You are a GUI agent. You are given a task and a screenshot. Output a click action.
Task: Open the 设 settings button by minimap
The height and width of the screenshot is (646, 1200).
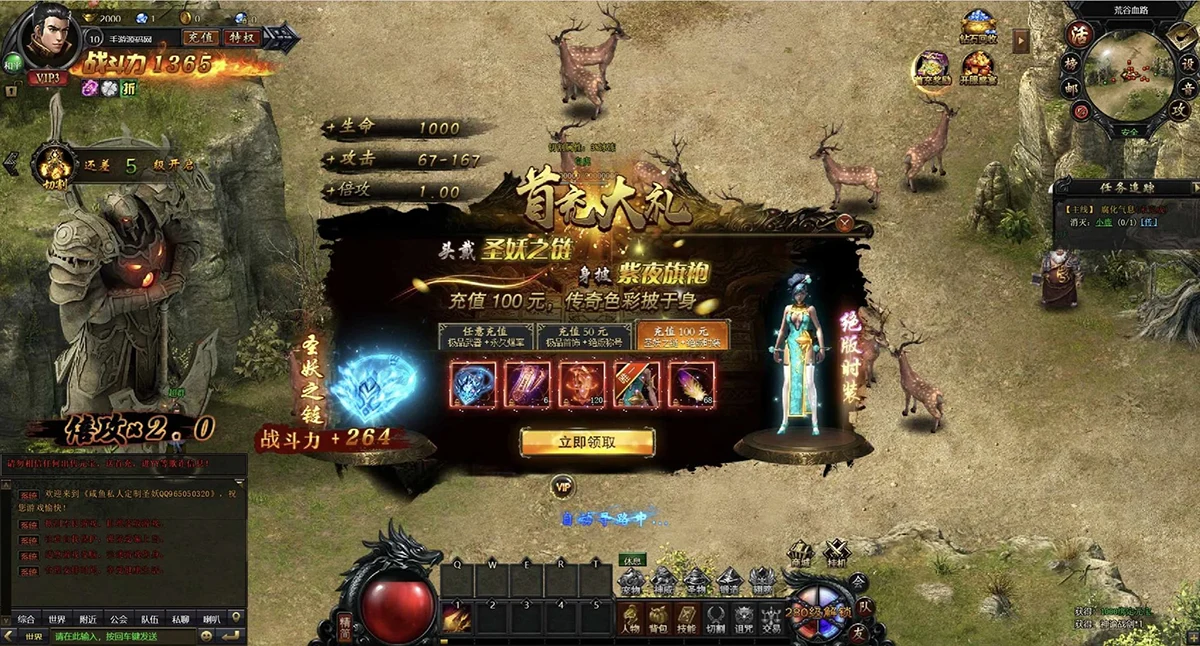click(1188, 62)
